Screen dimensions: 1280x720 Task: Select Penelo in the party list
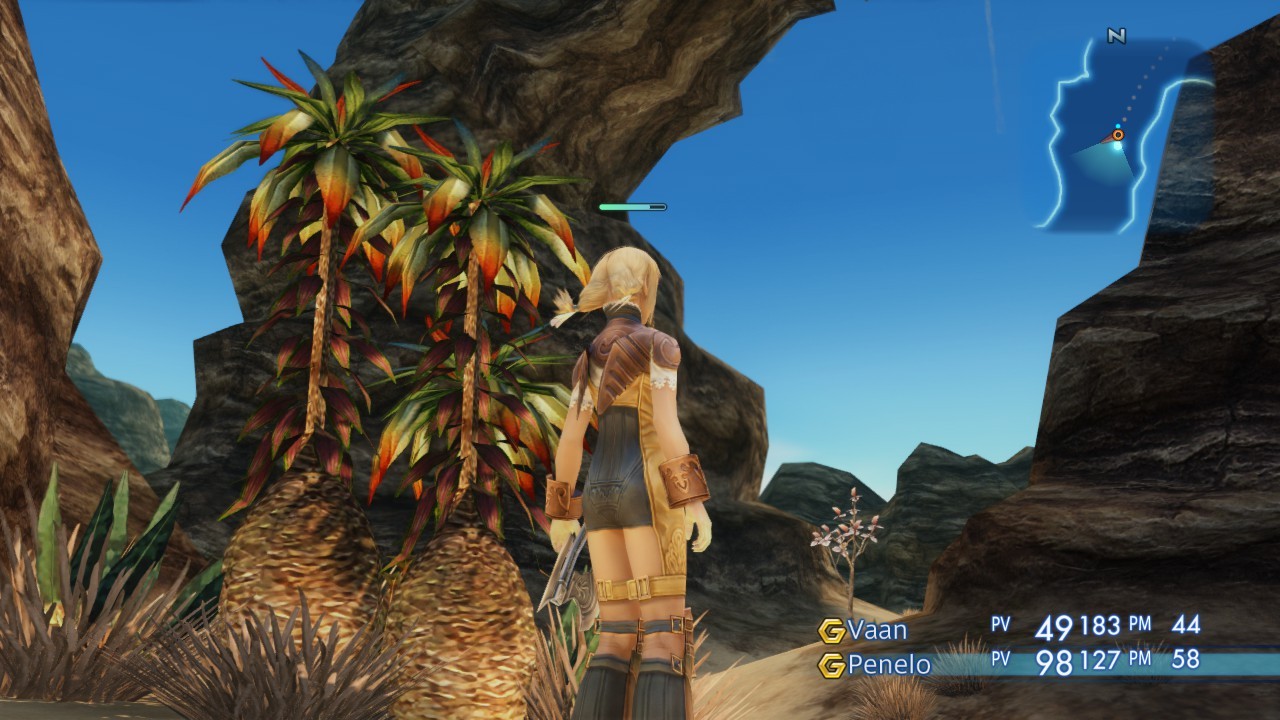(888, 665)
